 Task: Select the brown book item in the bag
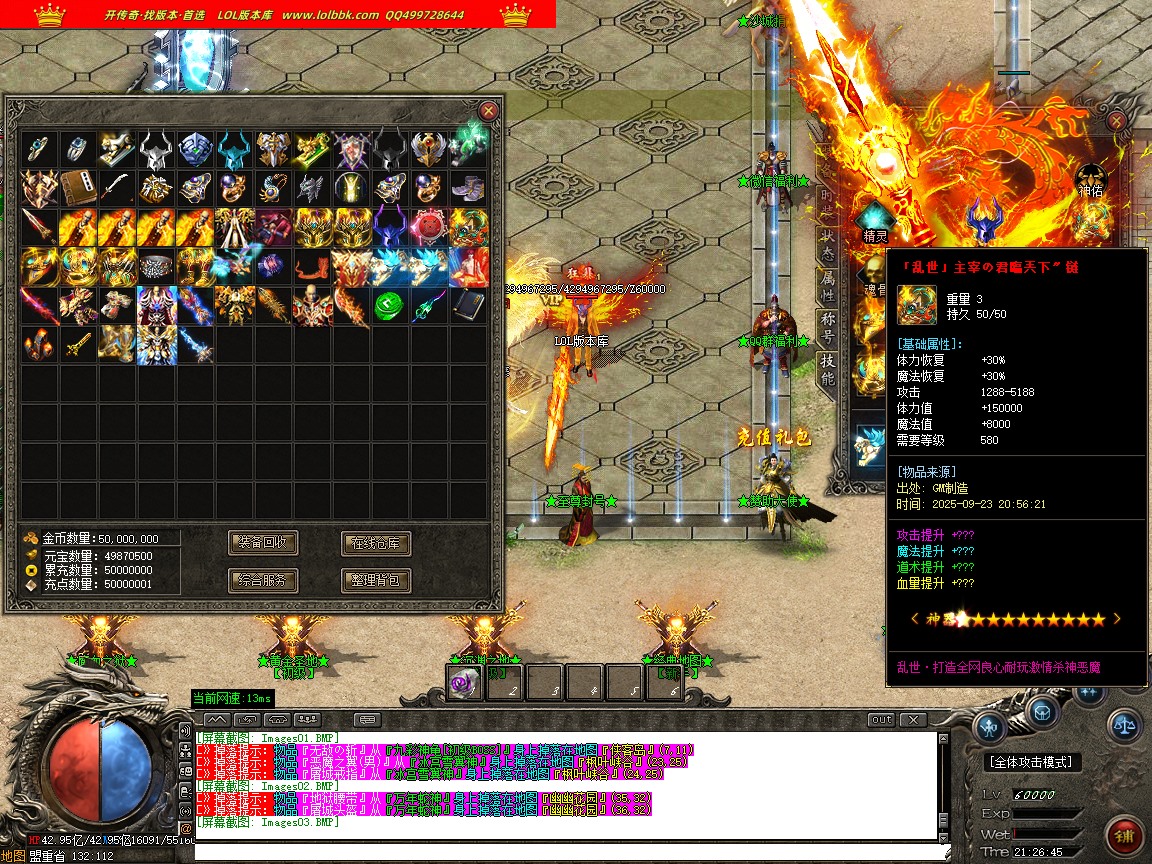point(78,188)
